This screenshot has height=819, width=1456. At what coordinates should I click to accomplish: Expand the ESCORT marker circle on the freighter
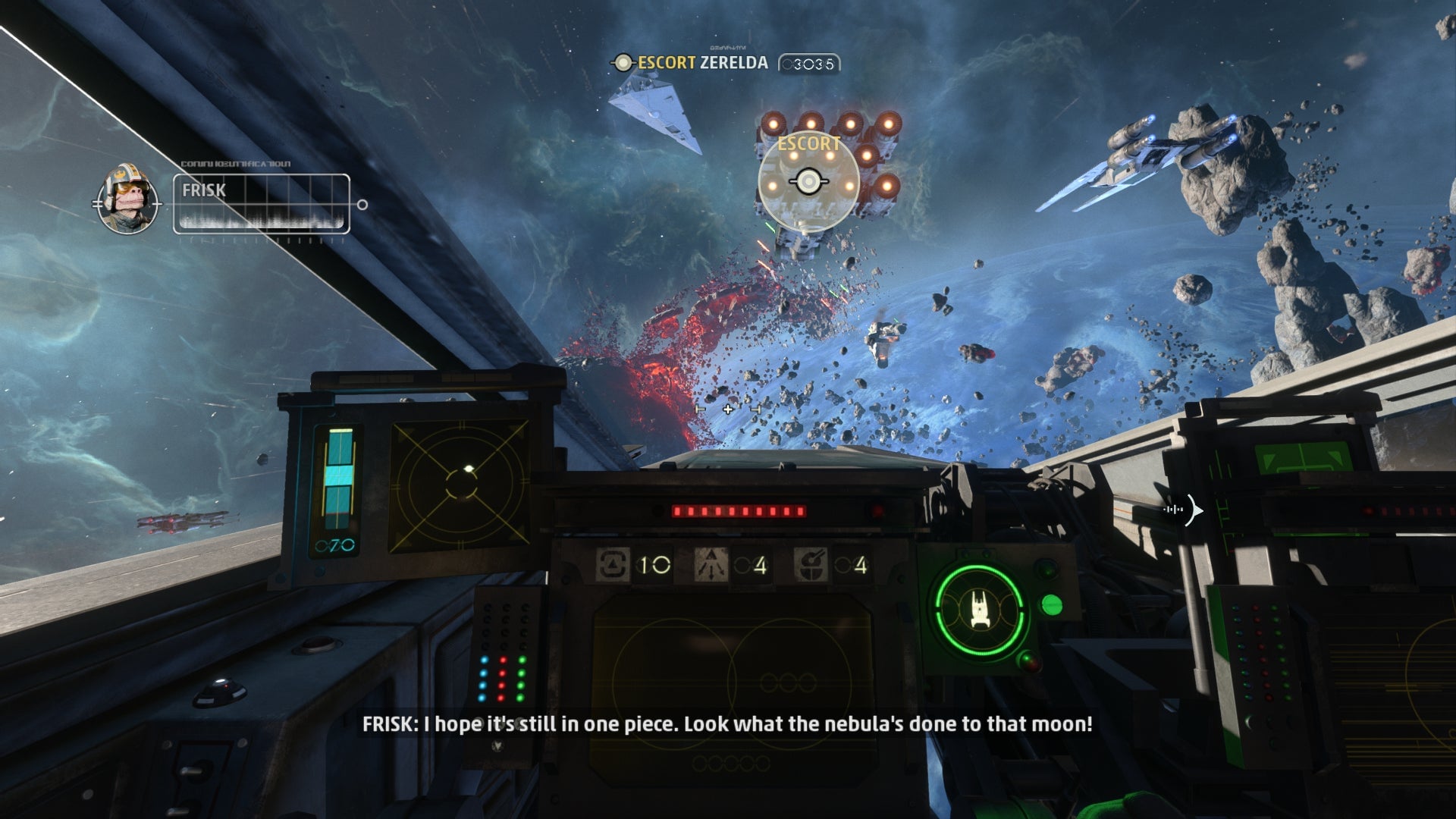coord(808,180)
